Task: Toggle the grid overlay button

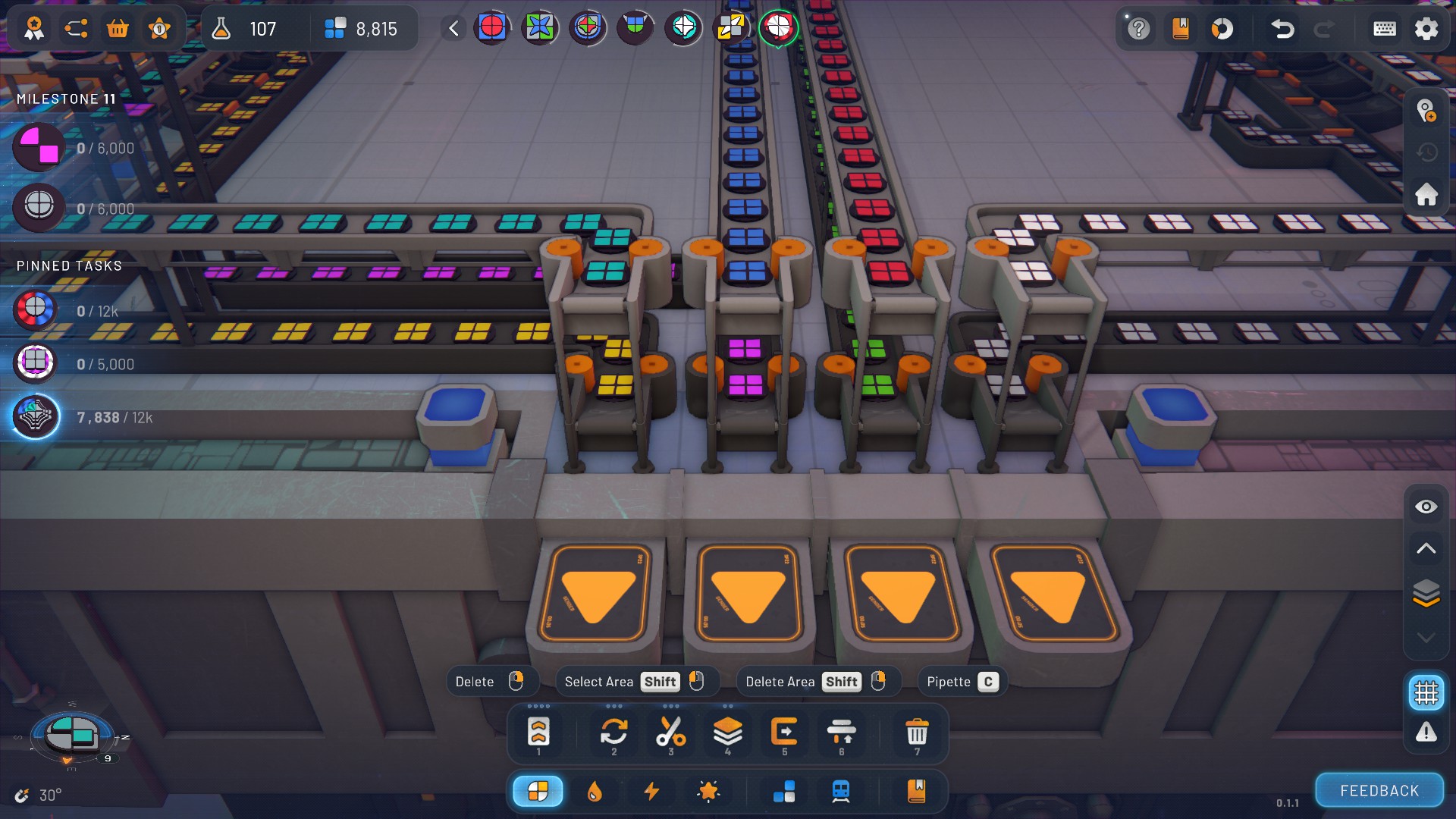Action: tap(1426, 692)
